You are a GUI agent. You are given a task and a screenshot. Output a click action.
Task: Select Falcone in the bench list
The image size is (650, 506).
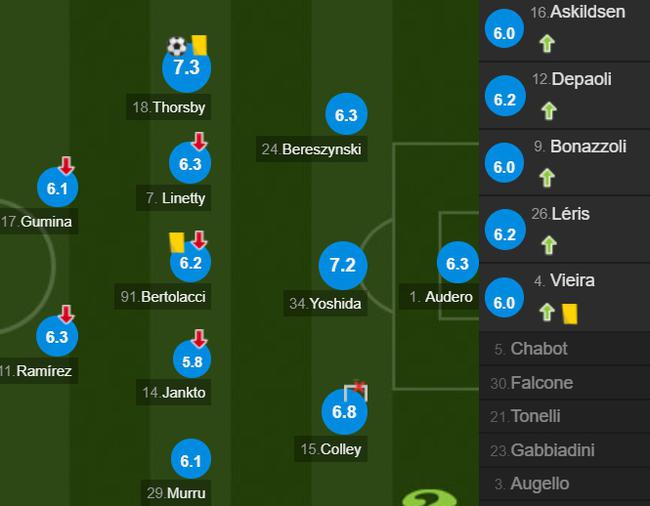pos(566,383)
